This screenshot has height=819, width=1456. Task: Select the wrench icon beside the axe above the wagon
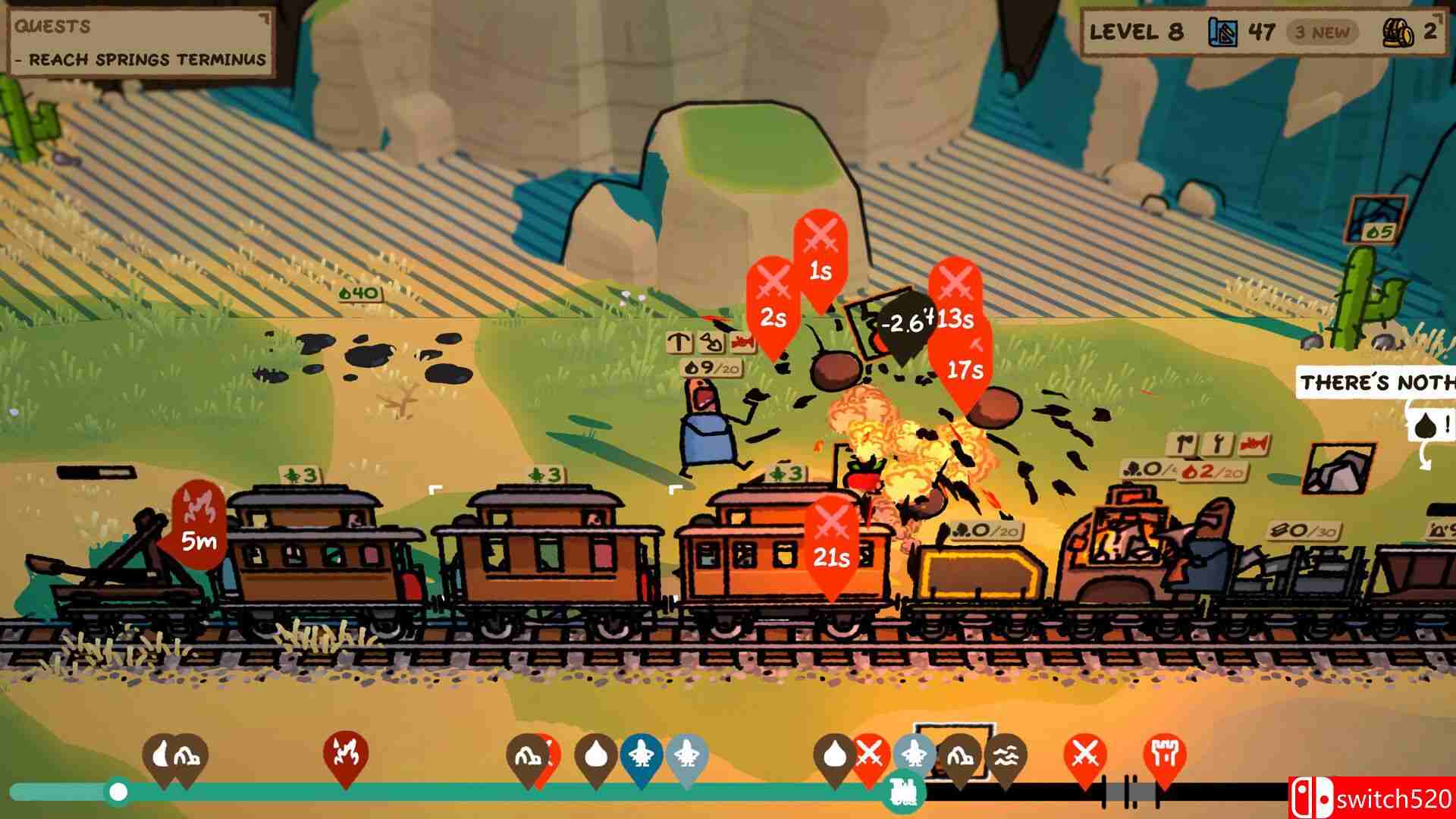[x=1218, y=442]
